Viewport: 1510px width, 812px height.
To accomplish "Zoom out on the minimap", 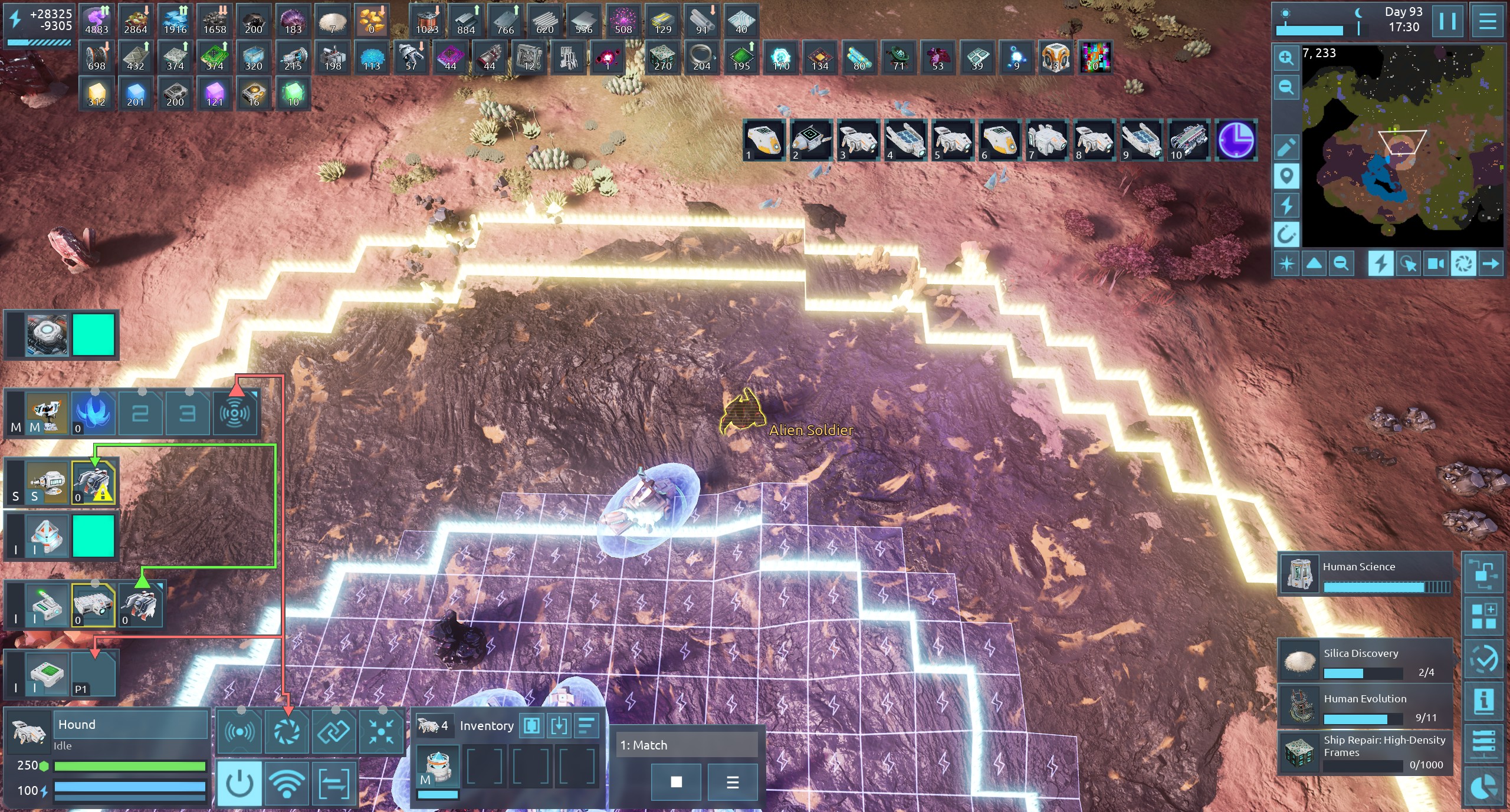I will click(1286, 87).
